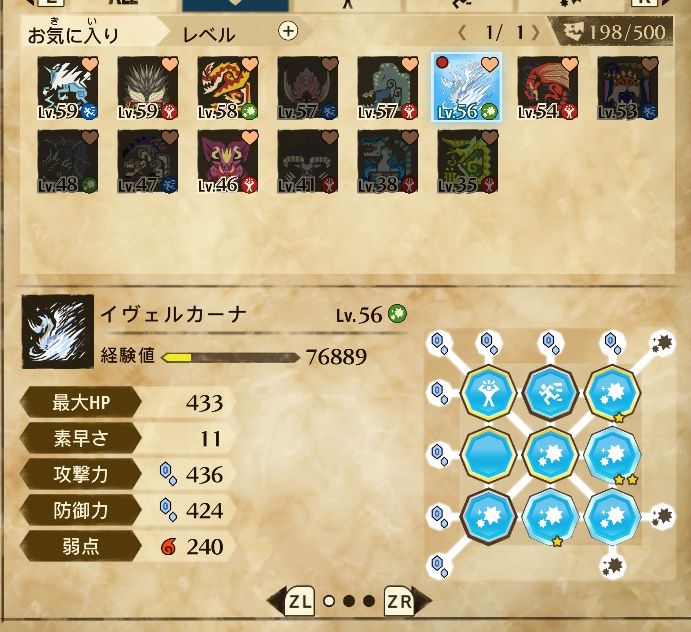The width and height of the screenshot is (691, 632).
Task: Choose the Lv.58 orange monster tile
Action: pyautogui.click(x=226, y=87)
